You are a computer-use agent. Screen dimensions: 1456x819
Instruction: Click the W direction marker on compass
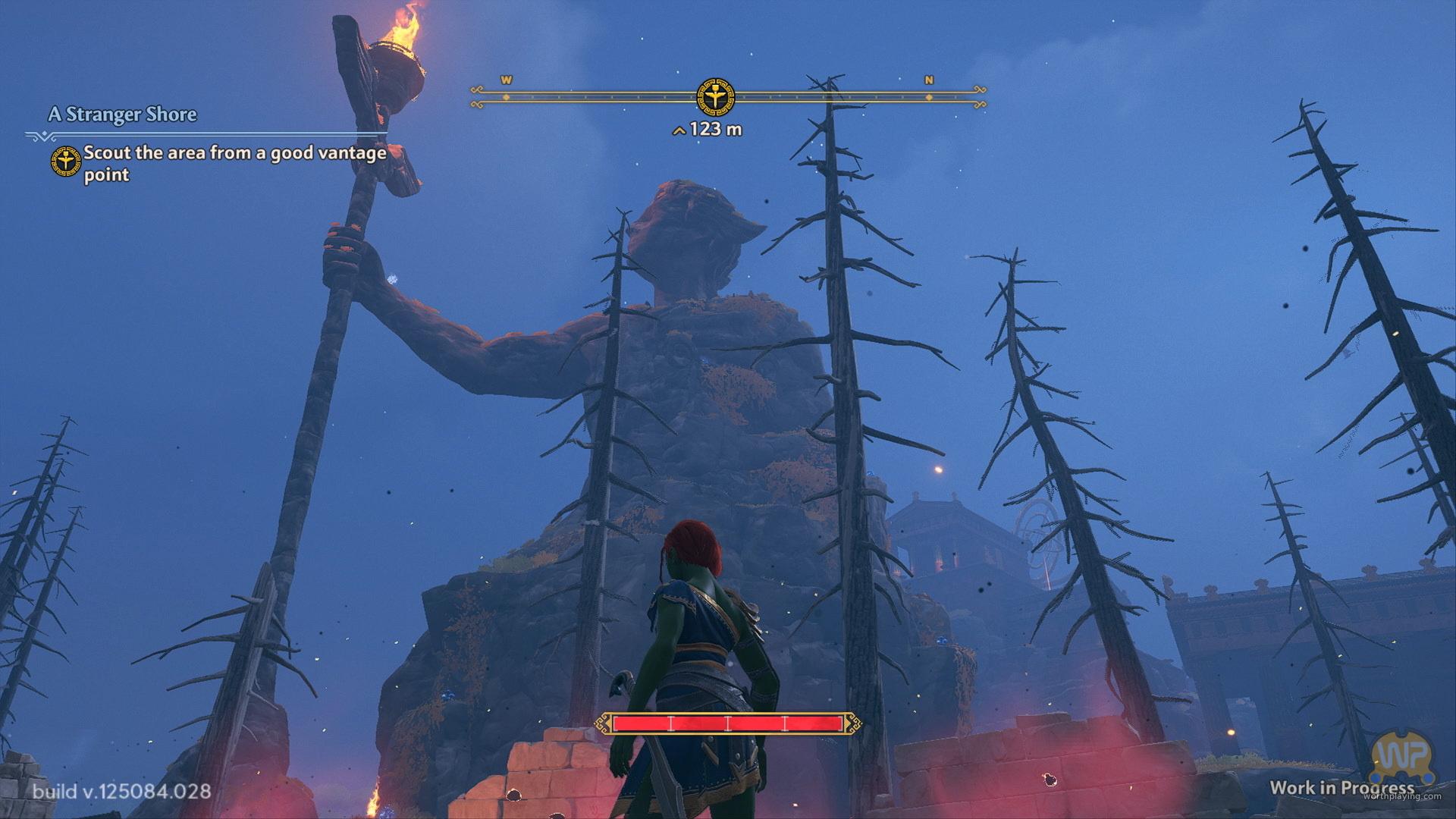(x=507, y=80)
